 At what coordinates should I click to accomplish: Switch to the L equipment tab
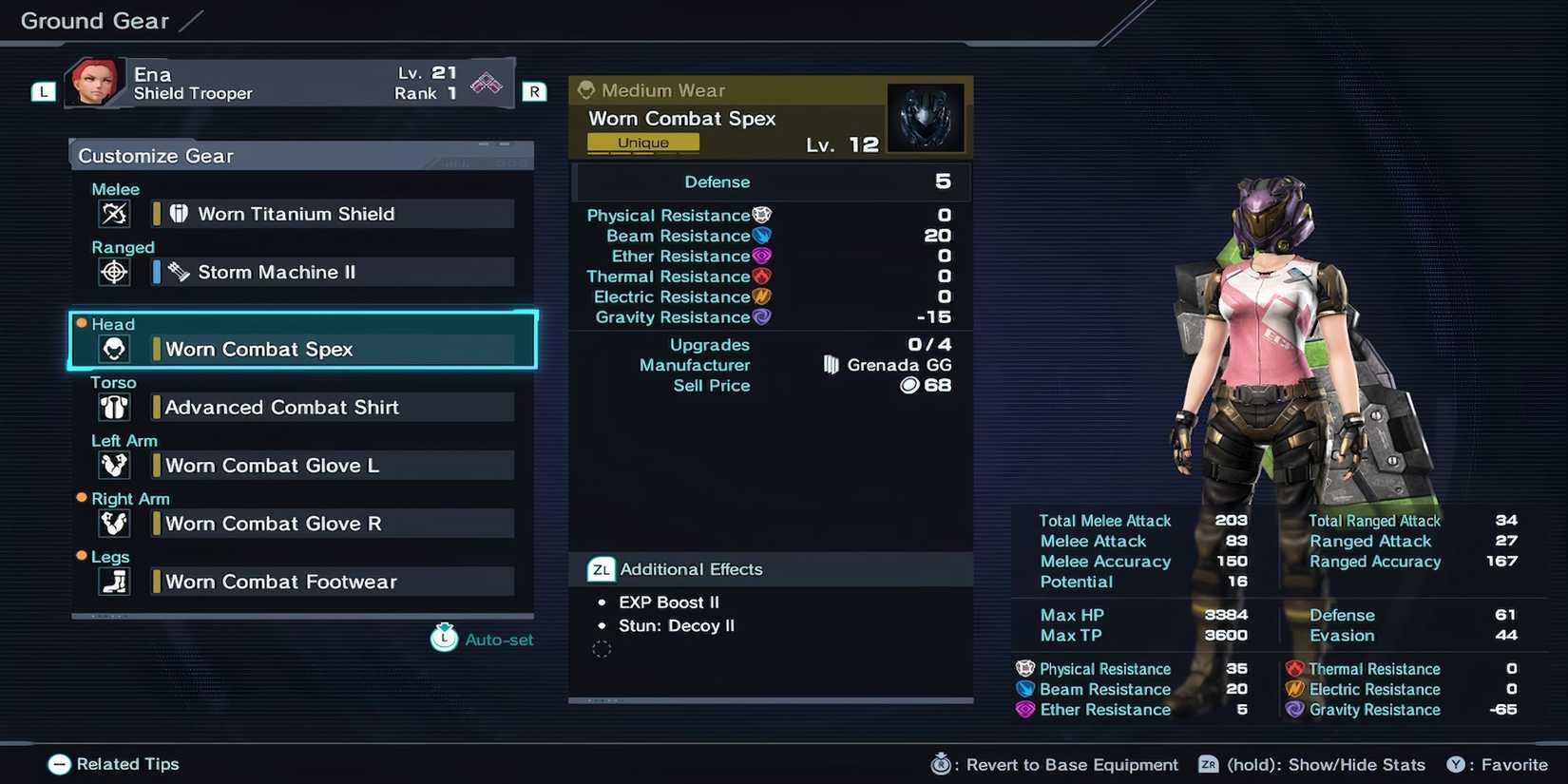[42, 91]
